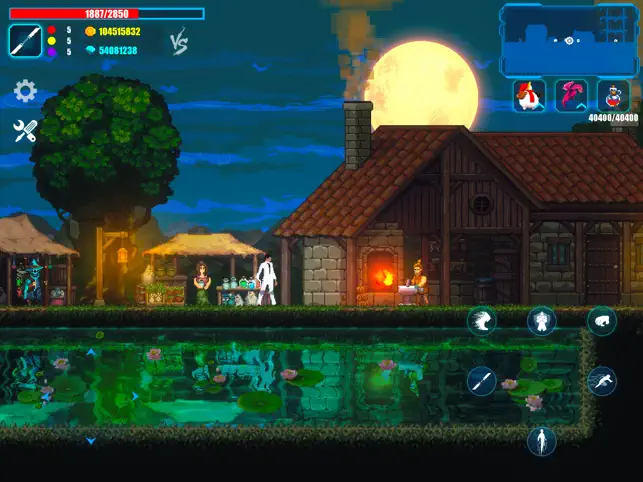This screenshot has height=482, width=643.
Task: Select the equipped blade weapon slot
Action: click(x=25, y=41)
